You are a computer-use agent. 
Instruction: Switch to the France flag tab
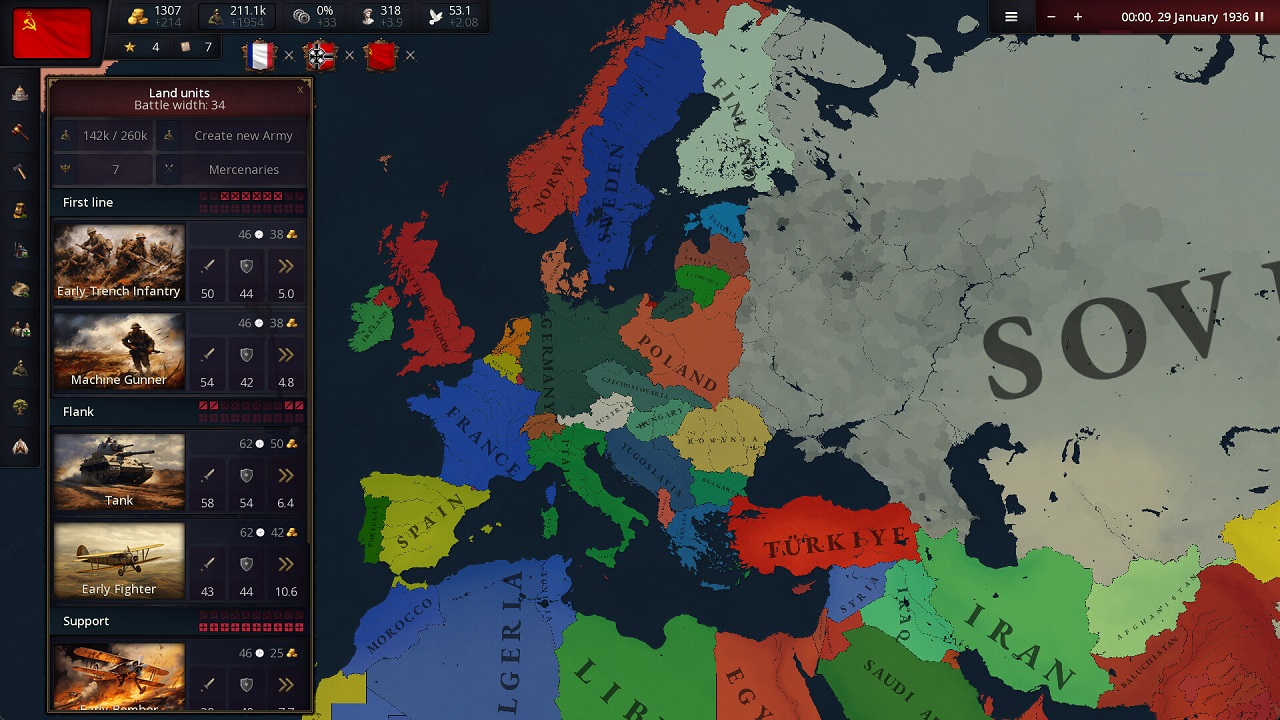point(260,56)
